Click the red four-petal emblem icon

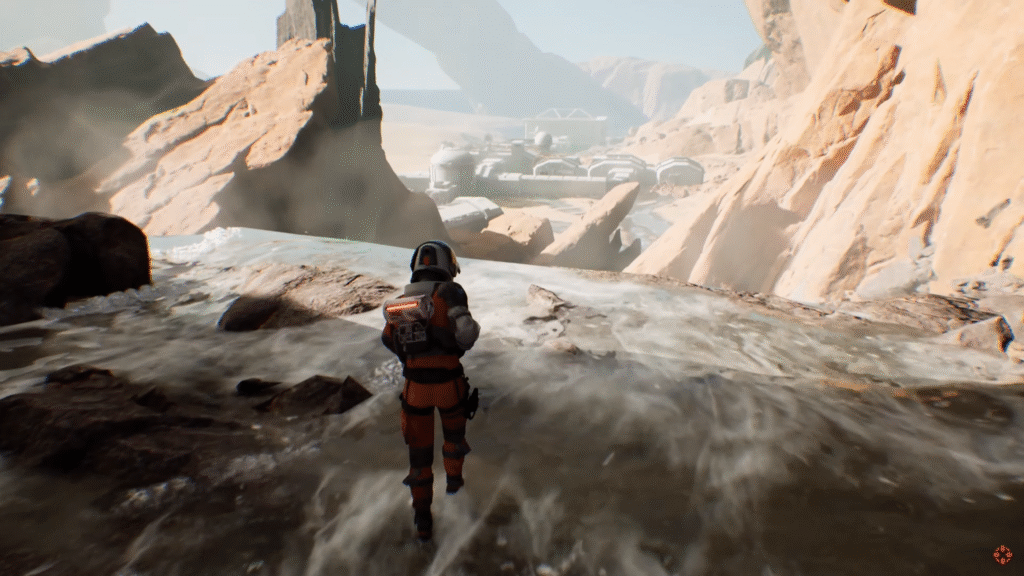(x=1002, y=554)
